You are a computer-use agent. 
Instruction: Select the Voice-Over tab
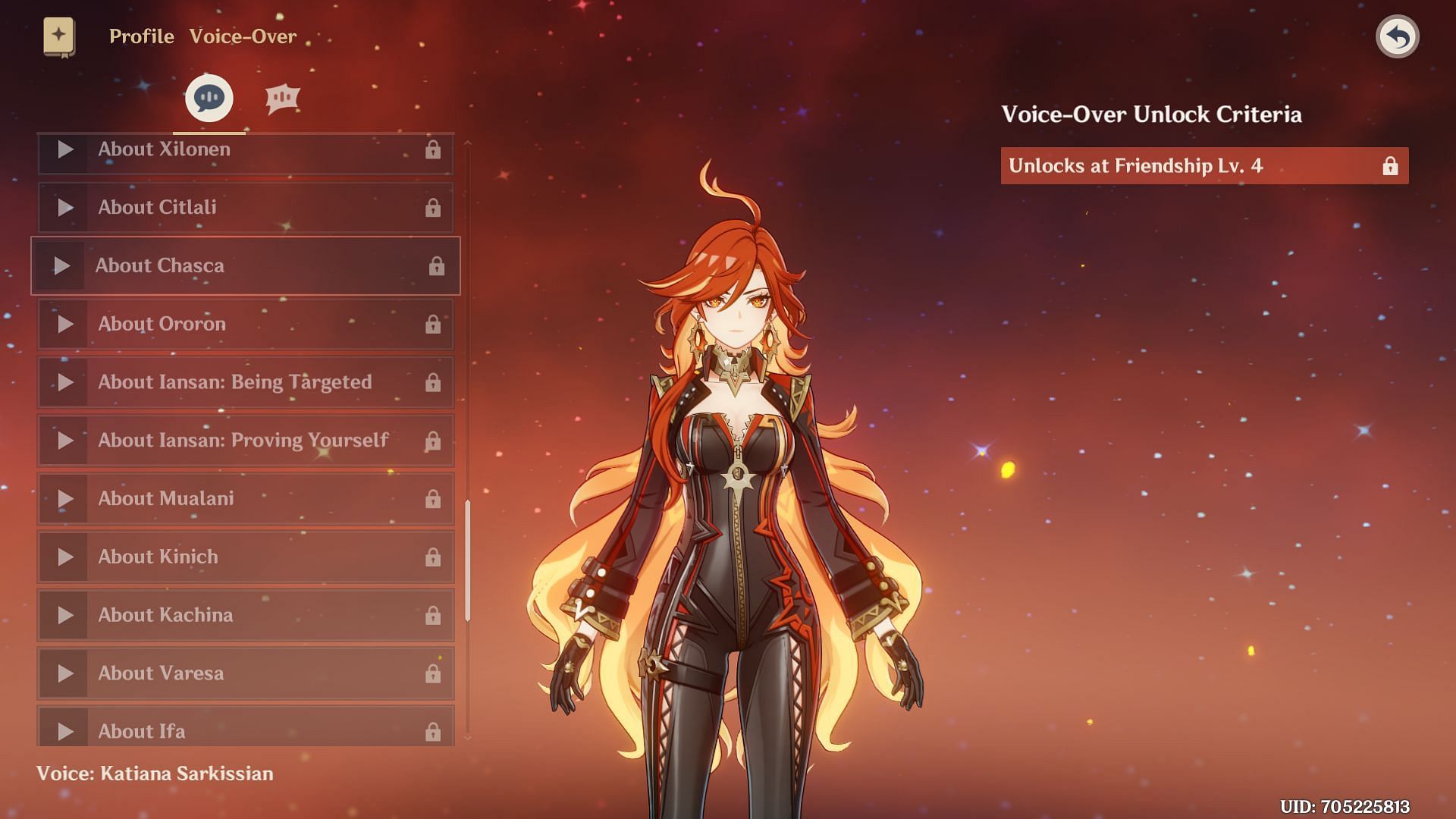[242, 36]
